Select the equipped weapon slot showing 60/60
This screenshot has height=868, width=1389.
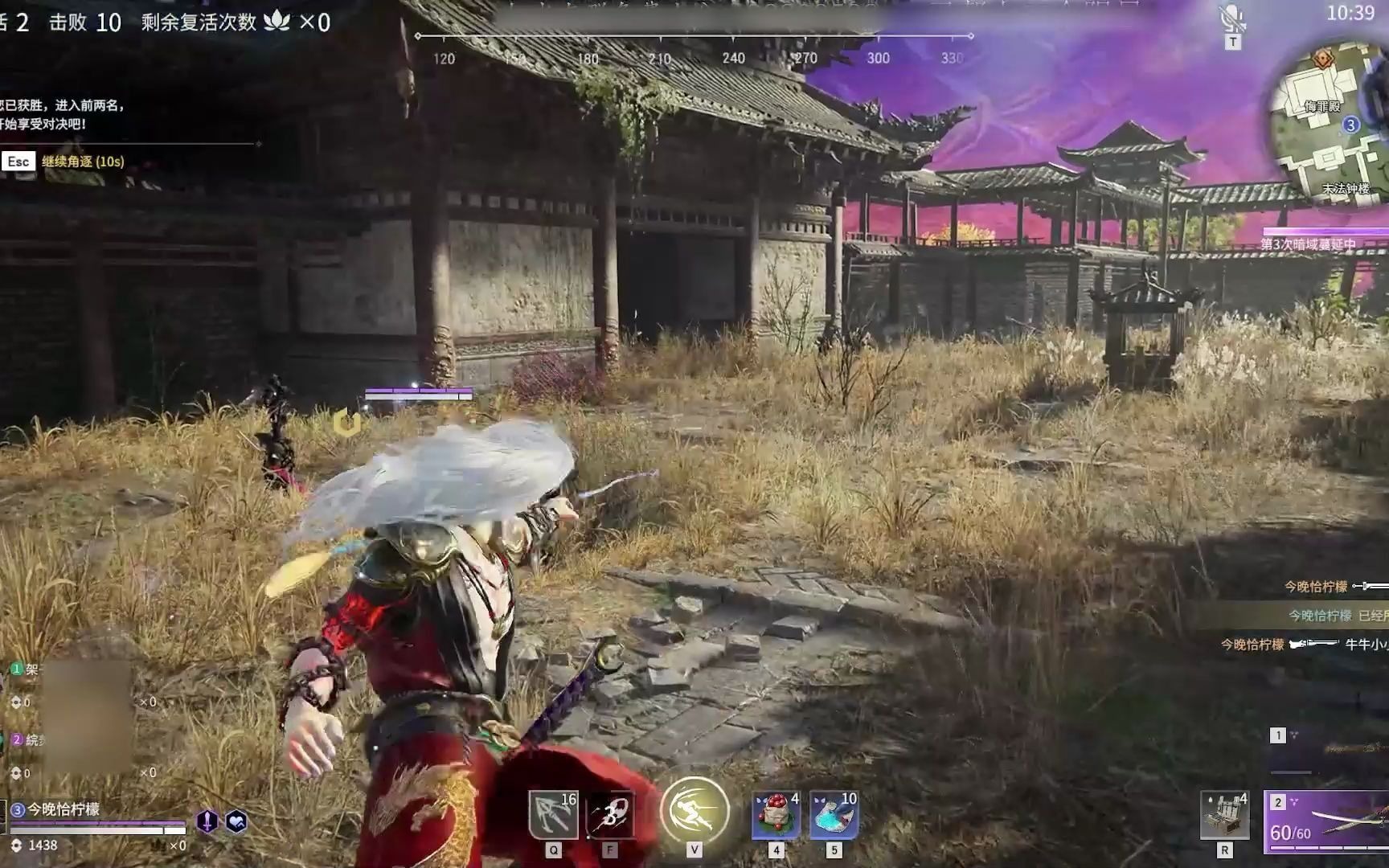click(x=1328, y=829)
